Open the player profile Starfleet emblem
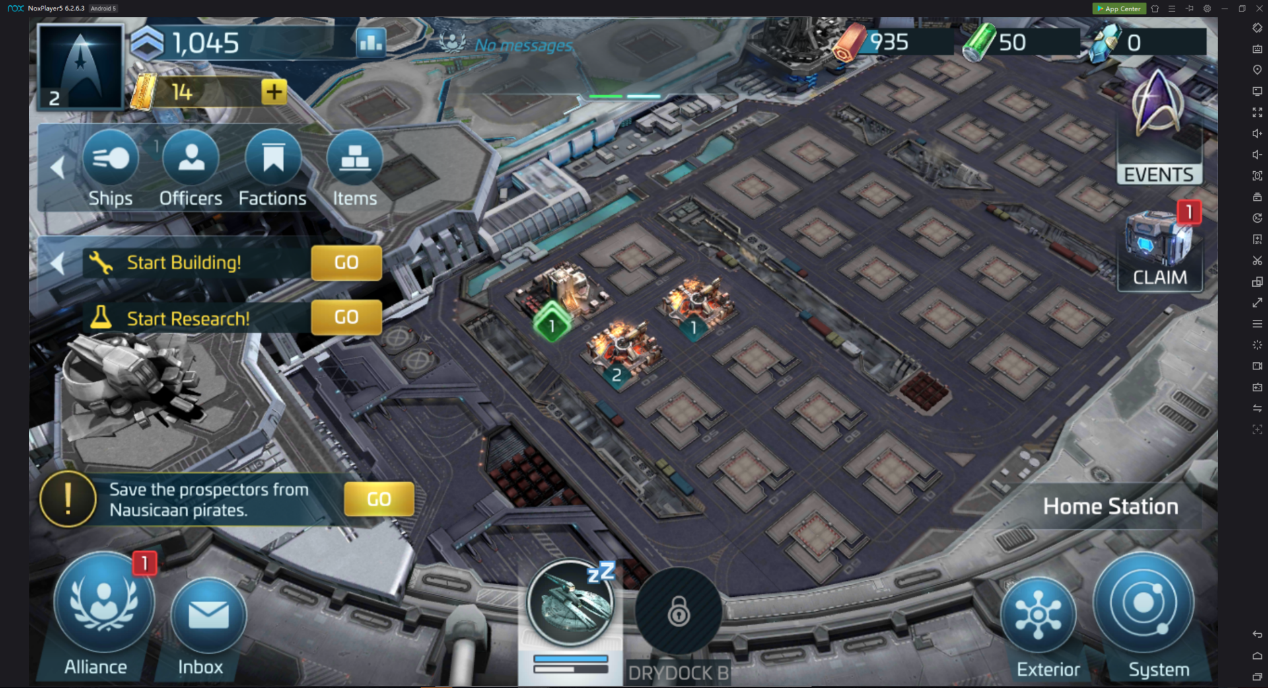The image size is (1268, 688). tap(80, 67)
